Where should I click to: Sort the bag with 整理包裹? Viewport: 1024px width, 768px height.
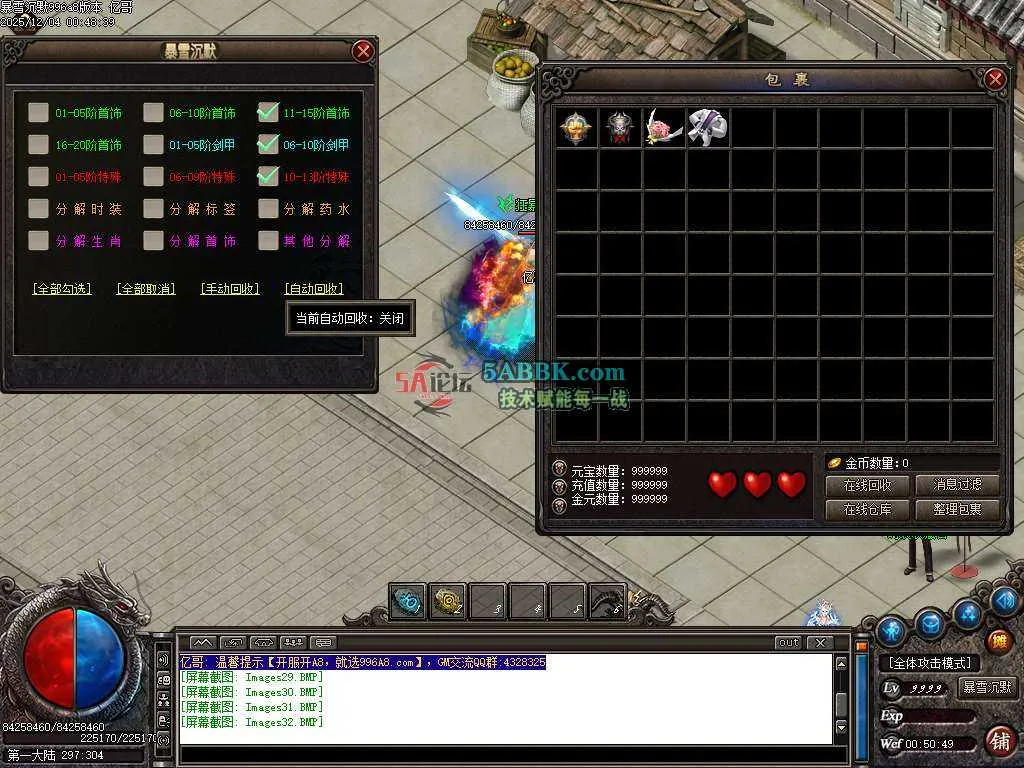(957, 509)
